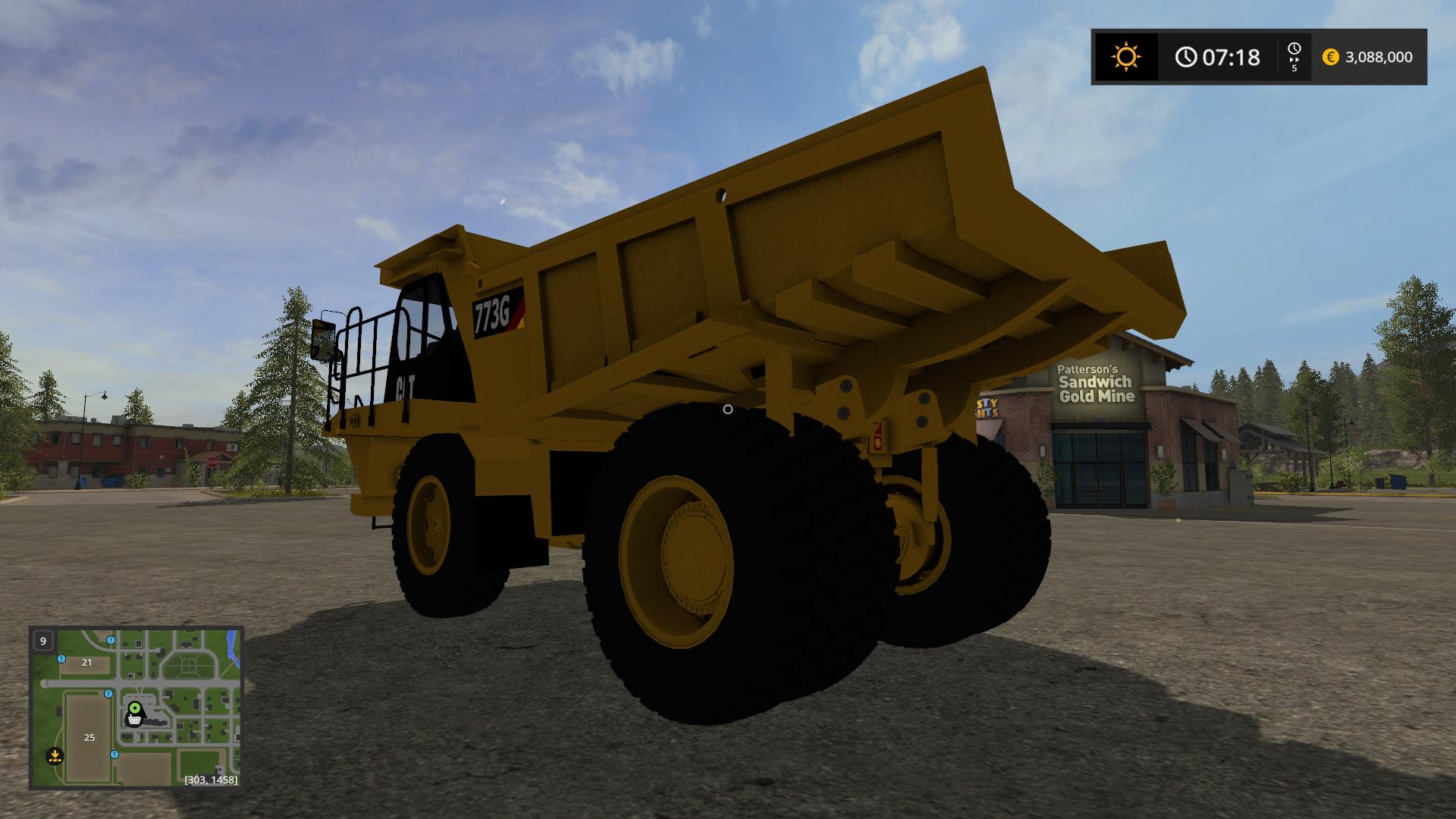1456x819 pixels.
Task: Click the clock icon beside 07:18
Action: 1185,56
